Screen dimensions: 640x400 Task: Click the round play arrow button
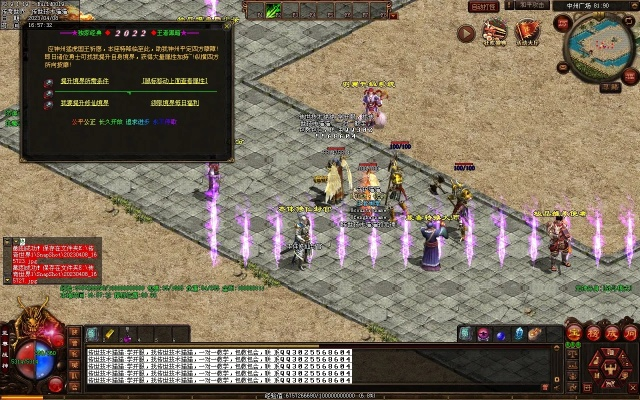tap(466, 33)
